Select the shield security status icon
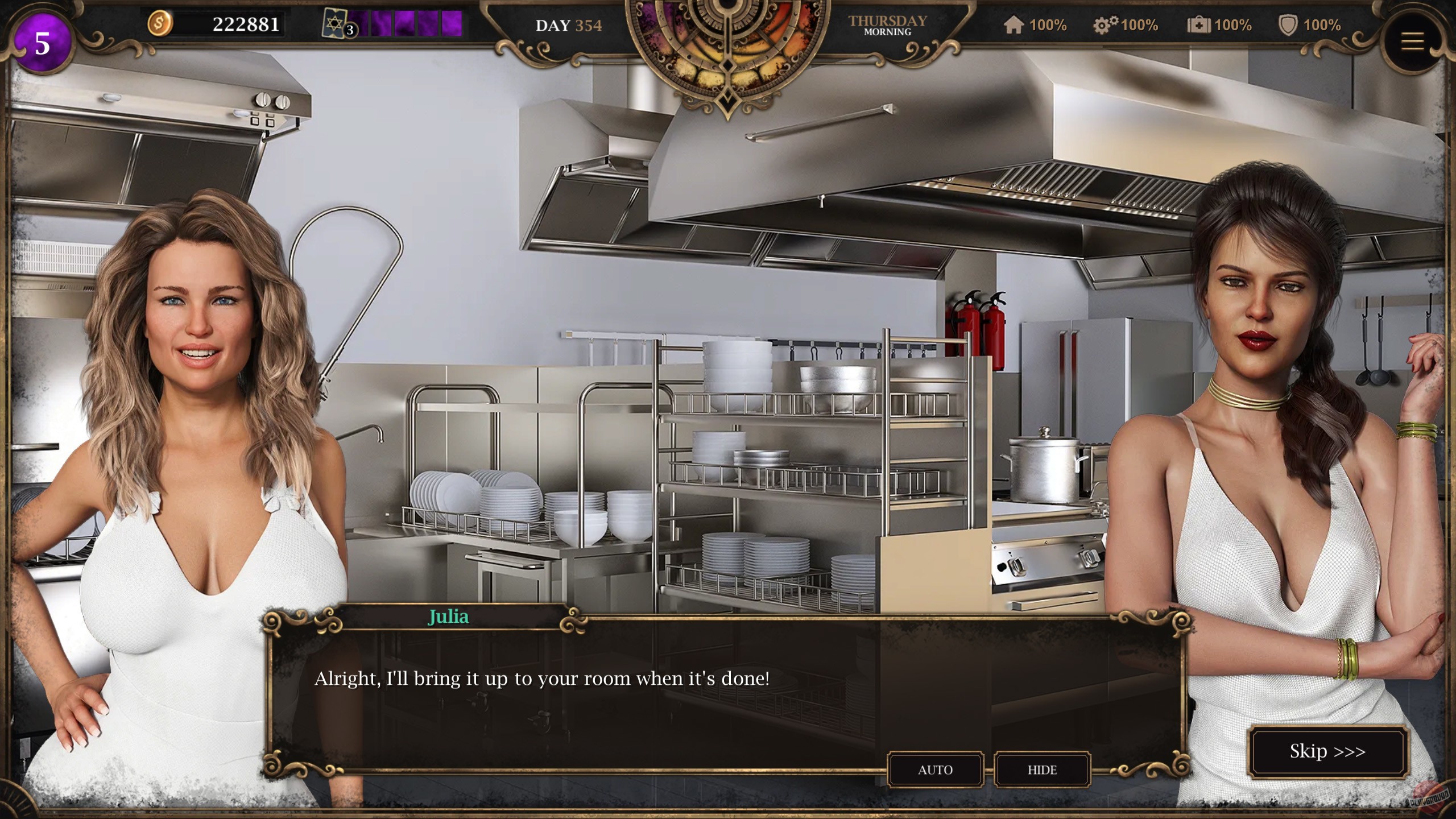1456x819 pixels. coord(1288,25)
